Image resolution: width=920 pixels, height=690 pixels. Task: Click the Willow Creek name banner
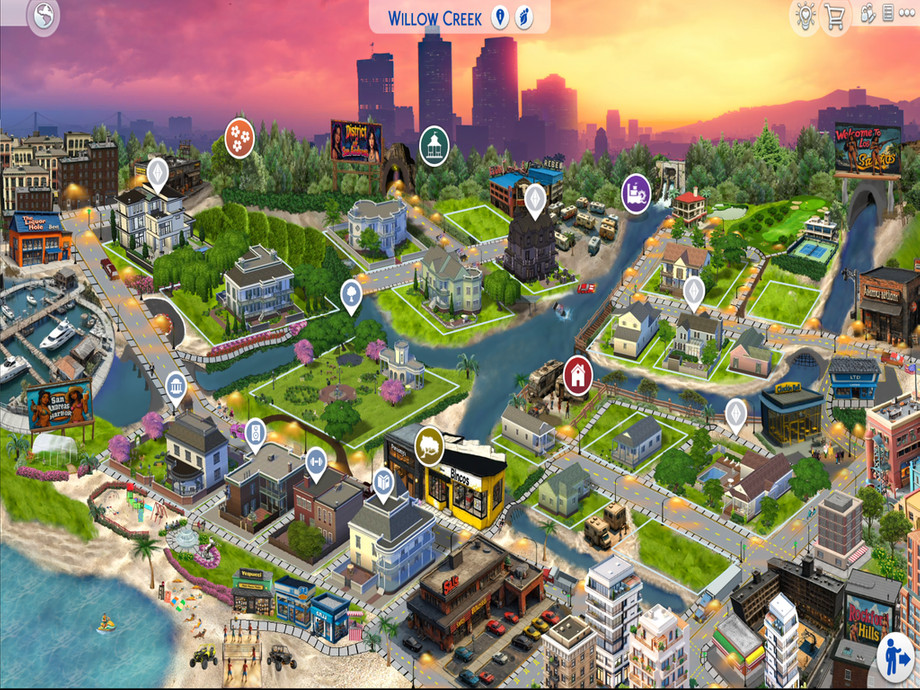coord(434,18)
